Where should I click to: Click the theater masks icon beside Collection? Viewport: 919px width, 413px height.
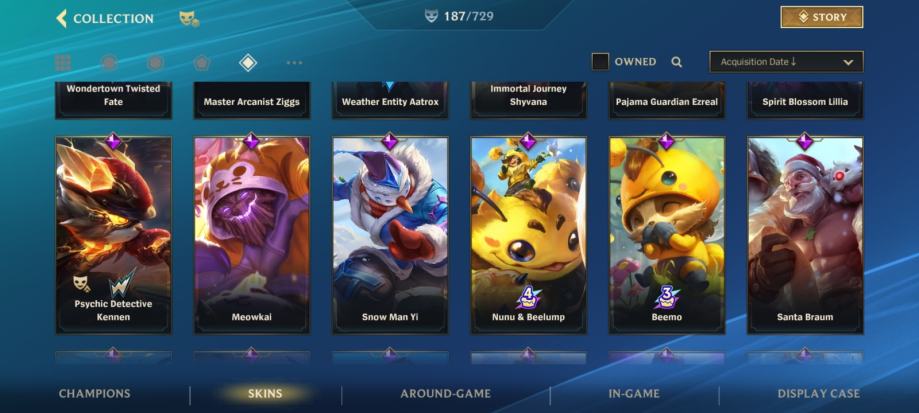pos(188,18)
